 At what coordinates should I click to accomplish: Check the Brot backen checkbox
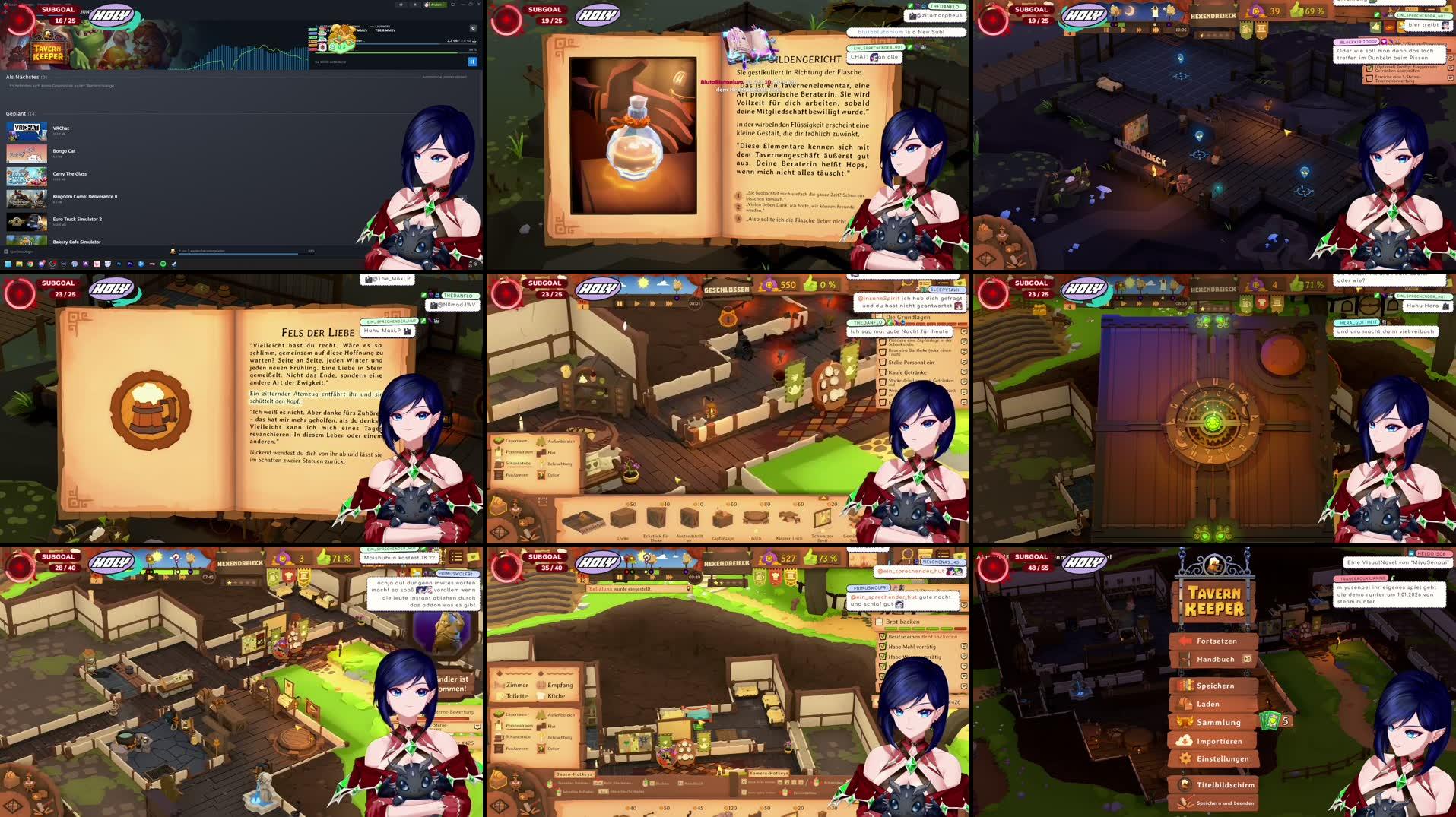880,622
